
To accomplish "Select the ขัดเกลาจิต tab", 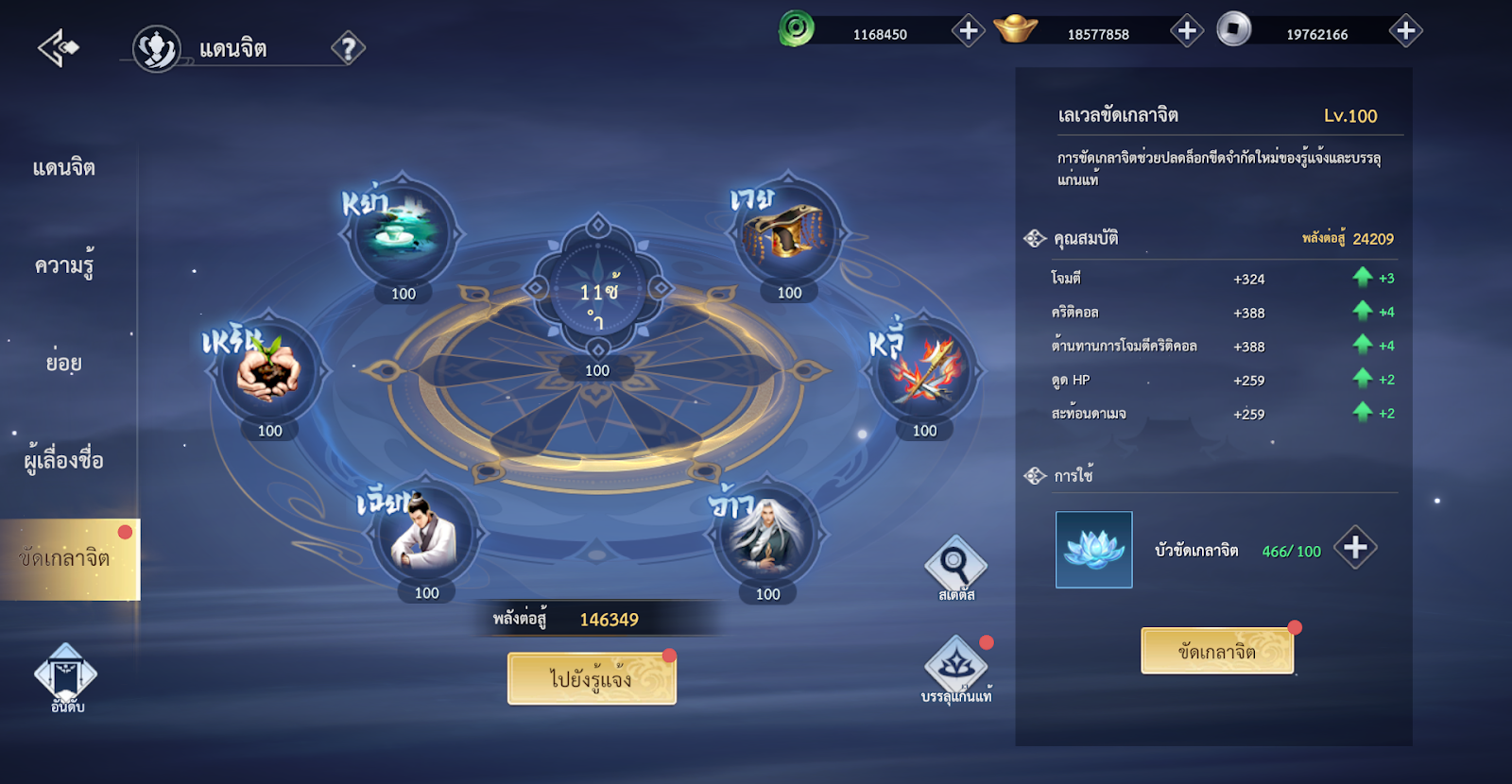I will [66, 558].
